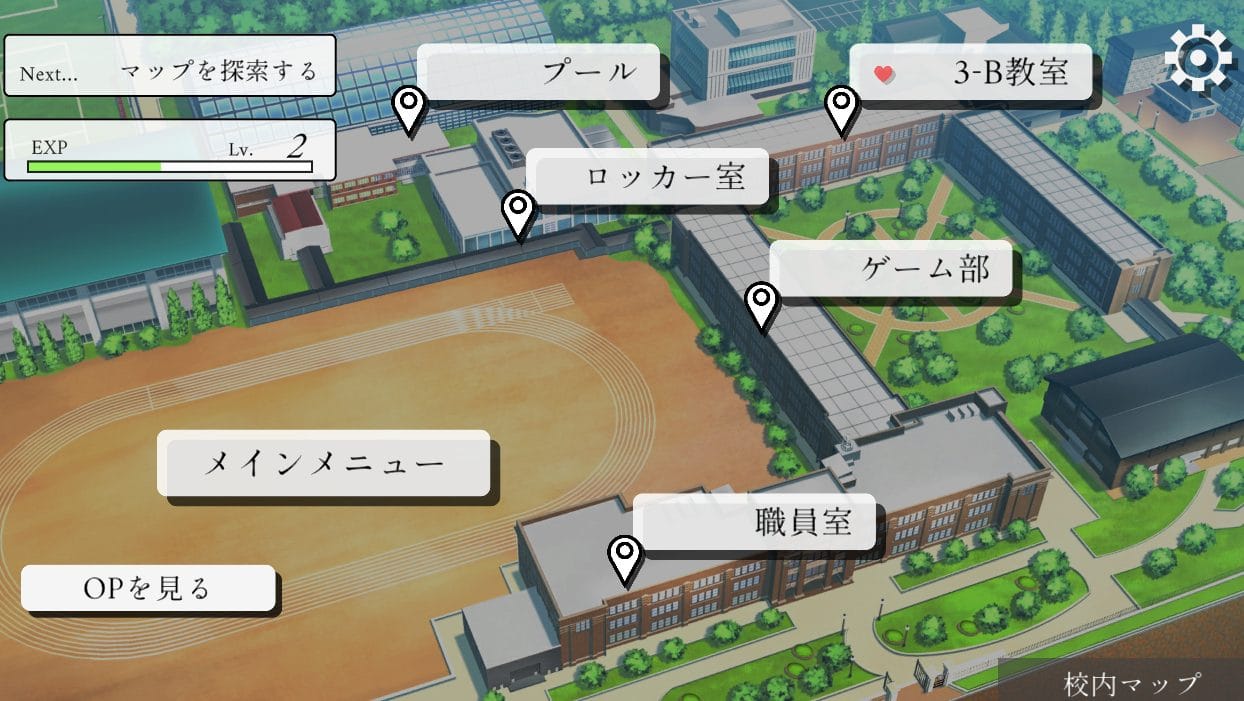Return to メインメニュー

(323, 463)
